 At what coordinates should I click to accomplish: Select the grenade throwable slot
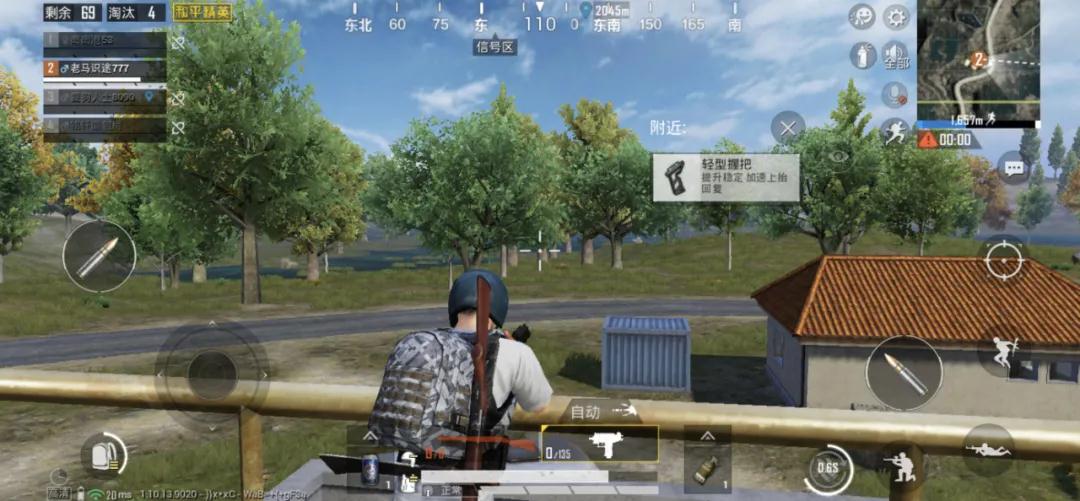pyautogui.click(x=707, y=468)
